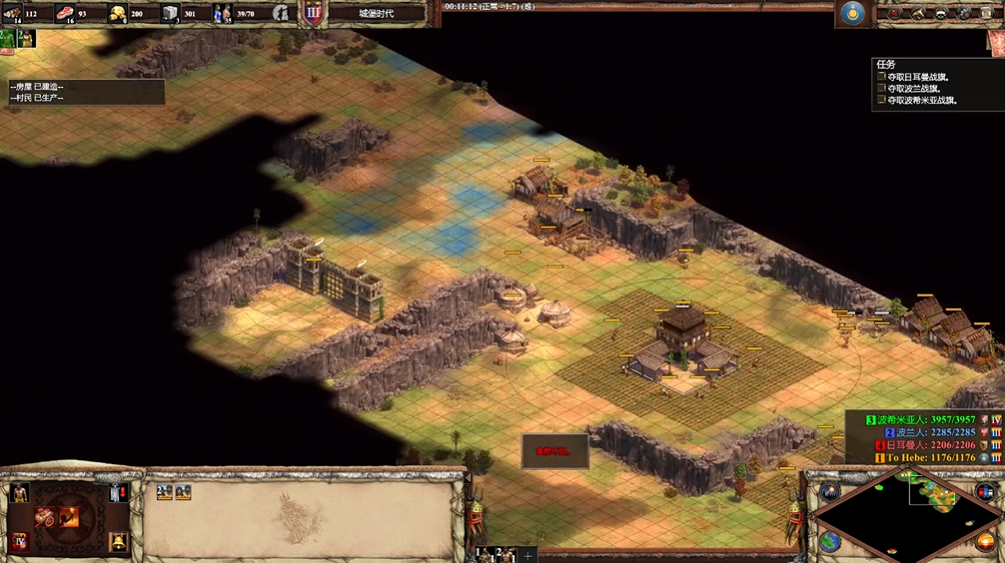Select the first objective in the task list
This screenshot has width=1005, height=563.
click(x=918, y=77)
